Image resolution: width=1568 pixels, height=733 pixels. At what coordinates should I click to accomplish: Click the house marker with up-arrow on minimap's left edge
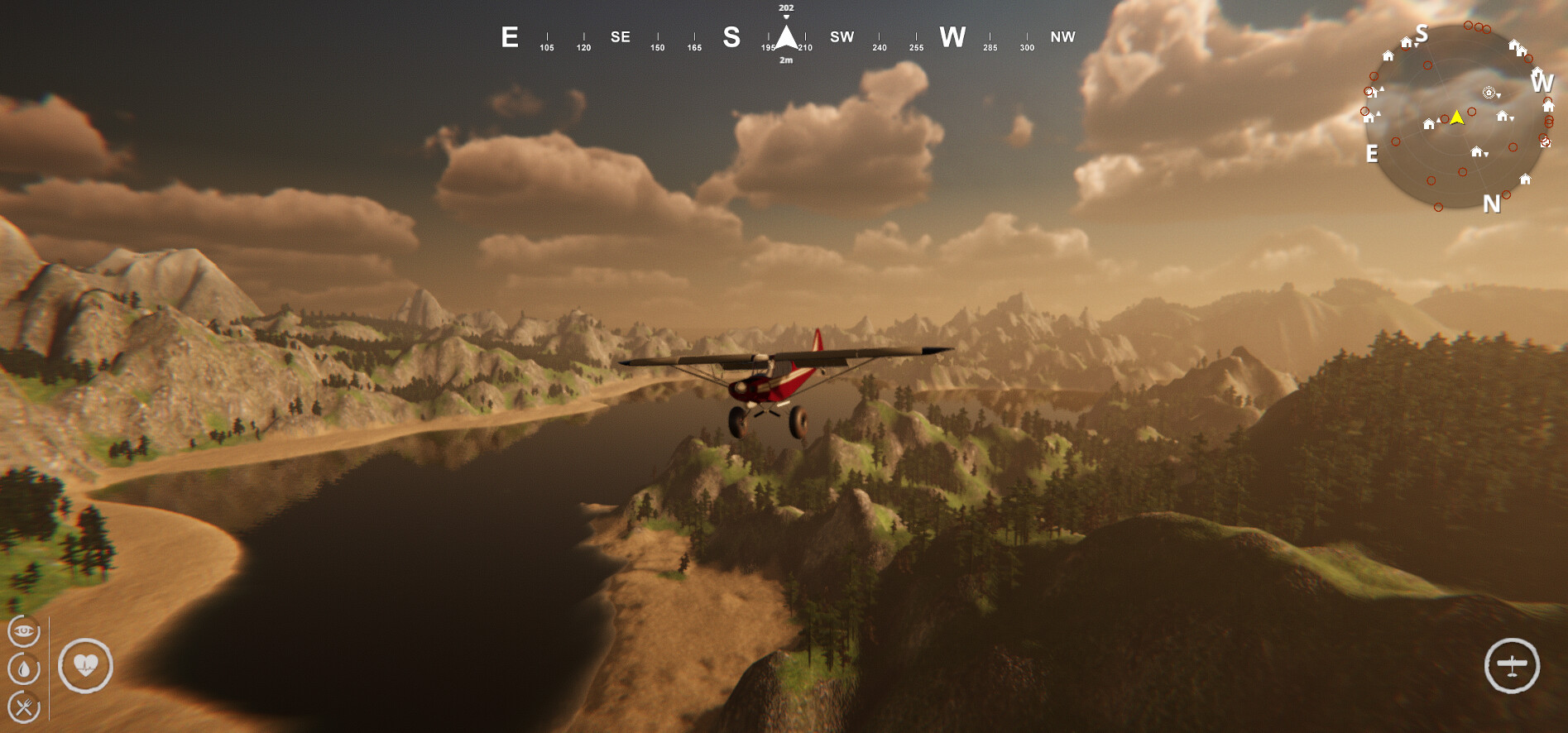coord(1372,93)
